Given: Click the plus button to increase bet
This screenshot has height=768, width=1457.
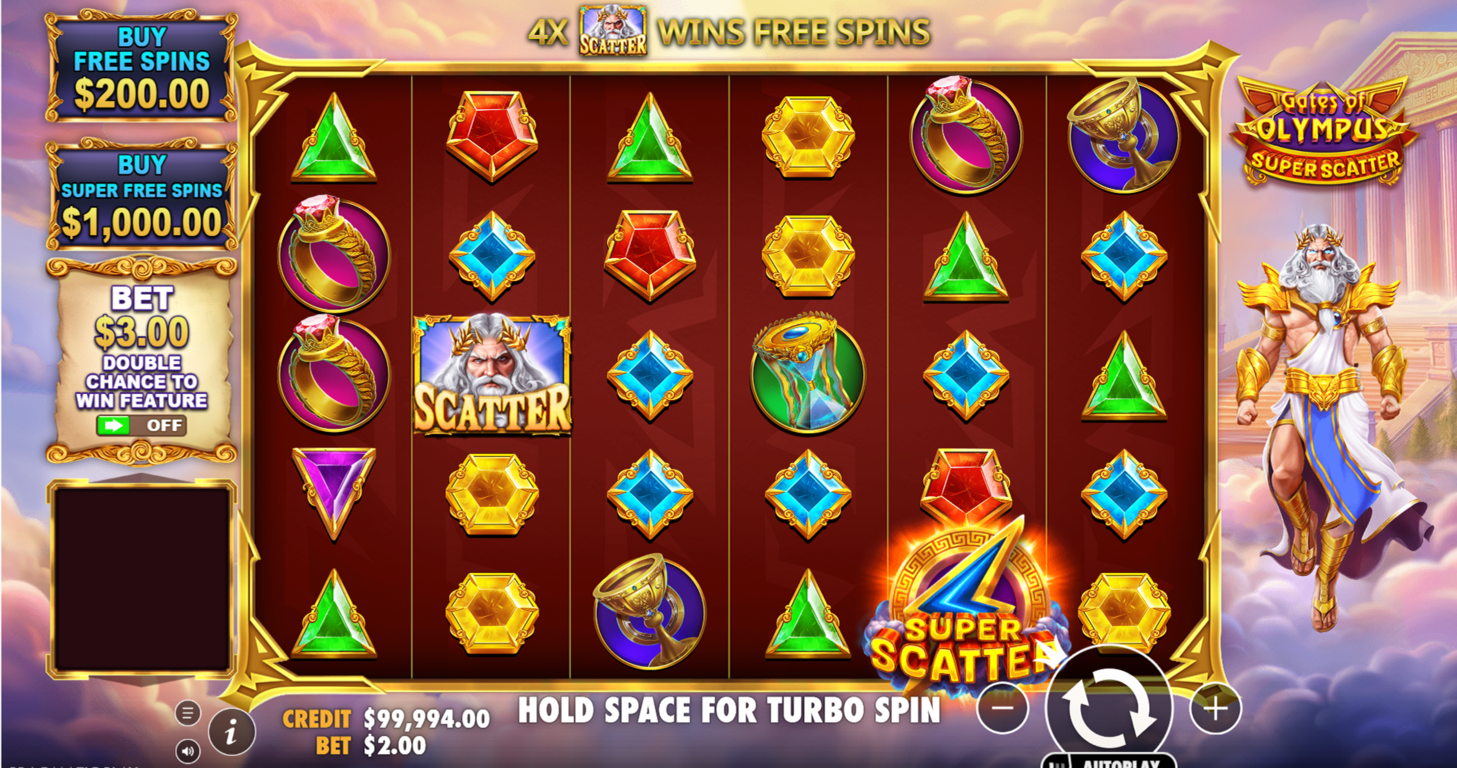Looking at the screenshot, I should pos(1214,707).
